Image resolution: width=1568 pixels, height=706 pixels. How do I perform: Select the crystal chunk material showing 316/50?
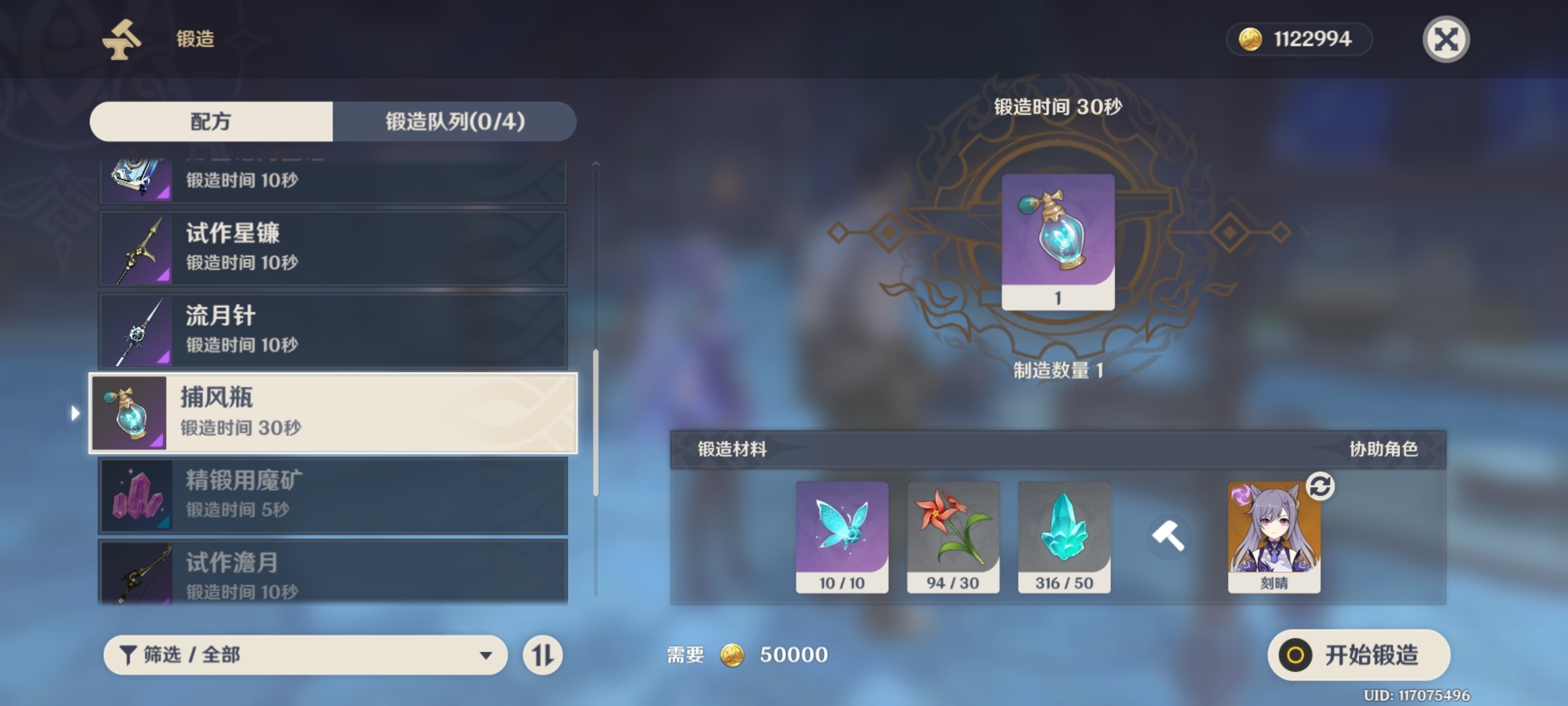click(1064, 536)
